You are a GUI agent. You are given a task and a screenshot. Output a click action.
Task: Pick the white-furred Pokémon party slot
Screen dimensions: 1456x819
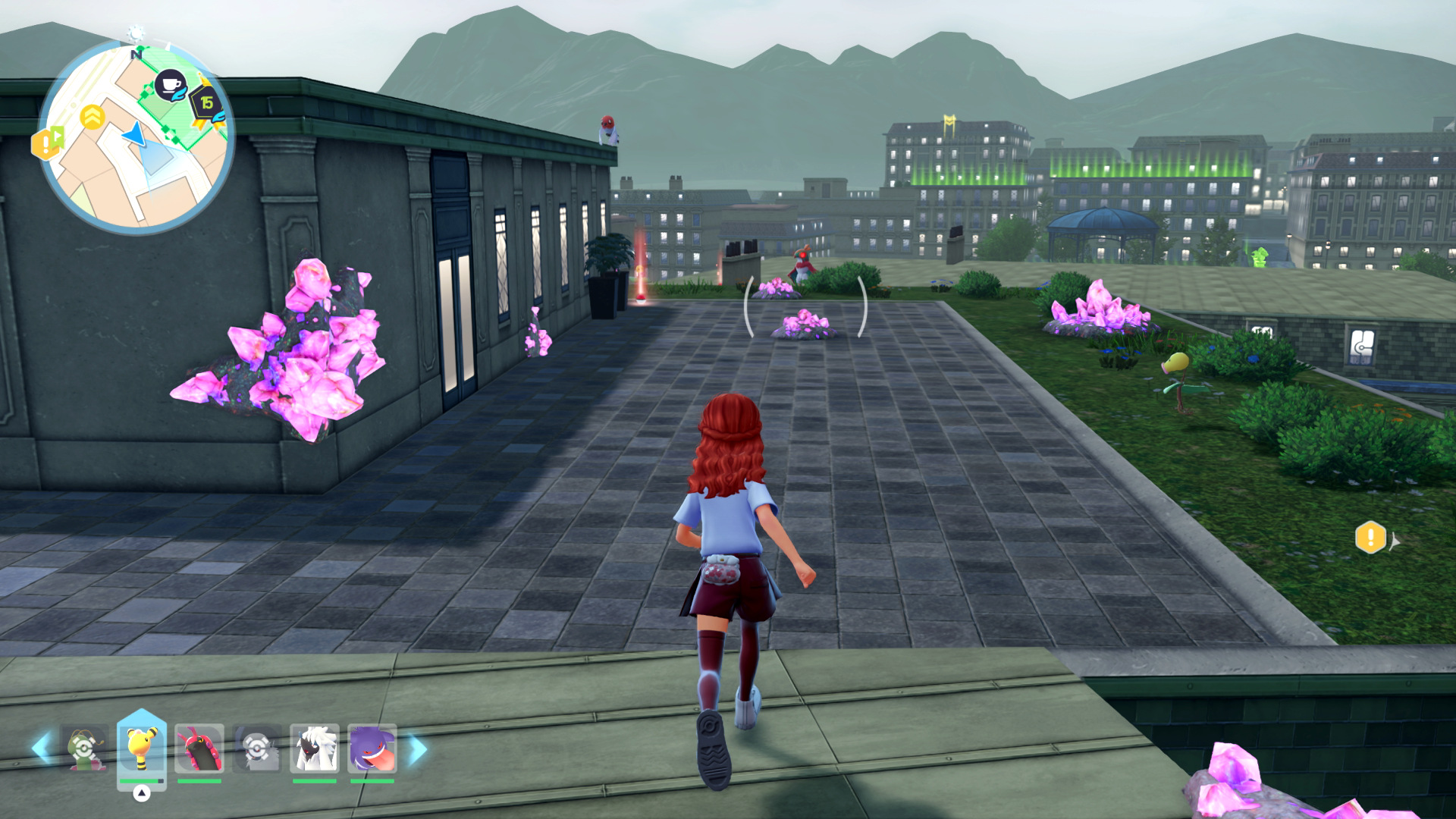314,748
